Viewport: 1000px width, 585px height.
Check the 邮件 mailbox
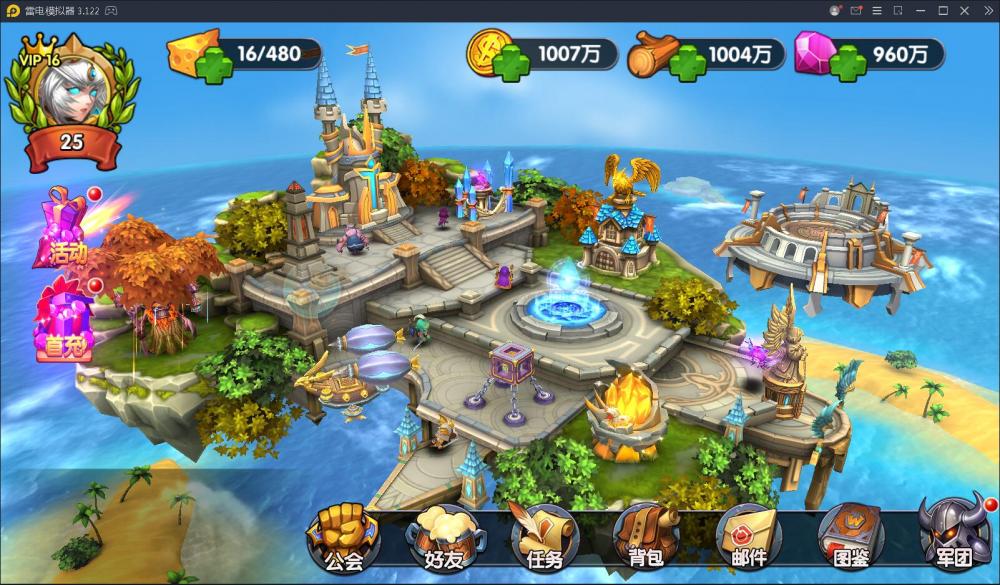[x=748, y=537]
